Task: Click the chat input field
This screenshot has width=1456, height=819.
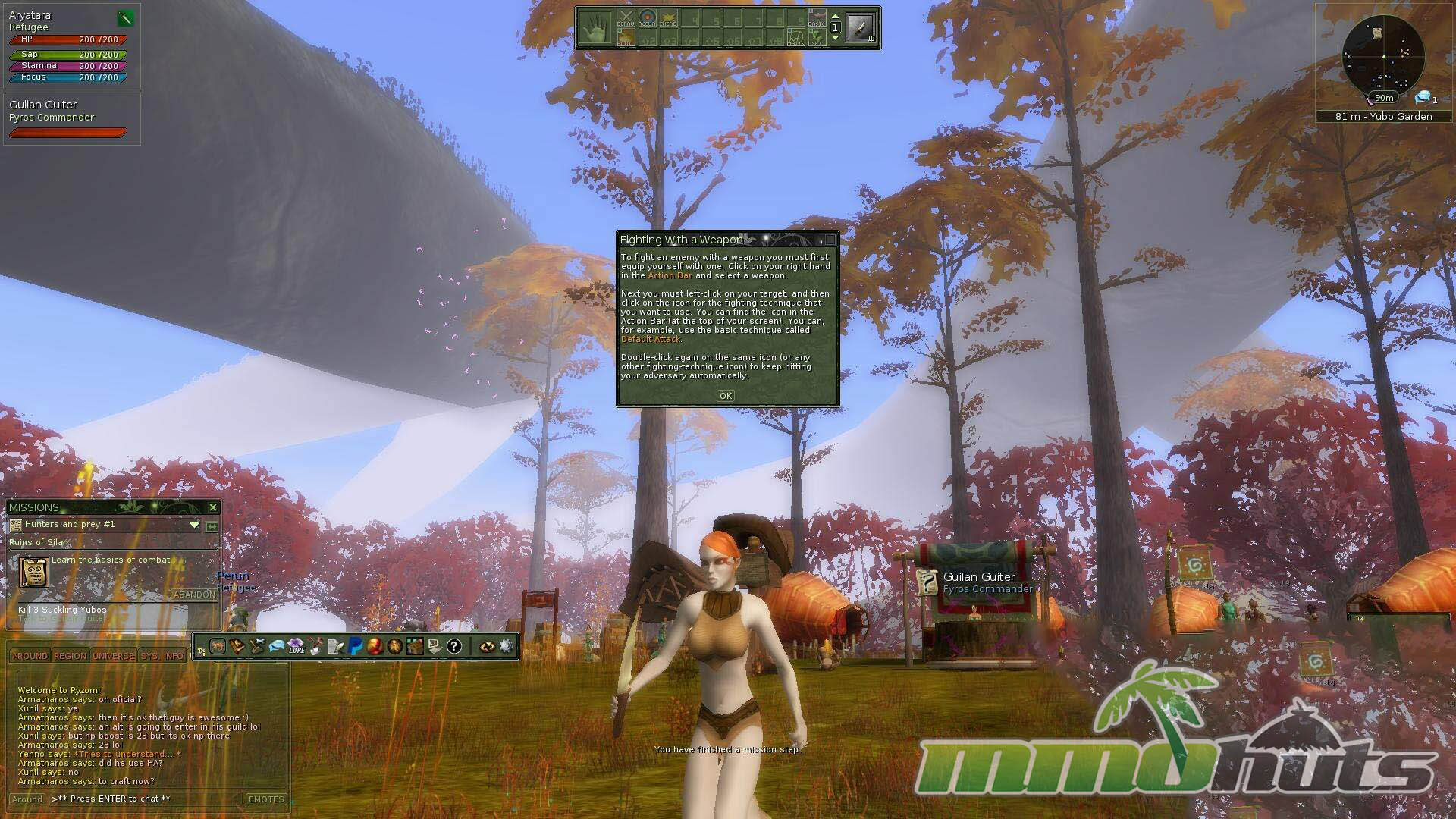Action: (x=144, y=799)
